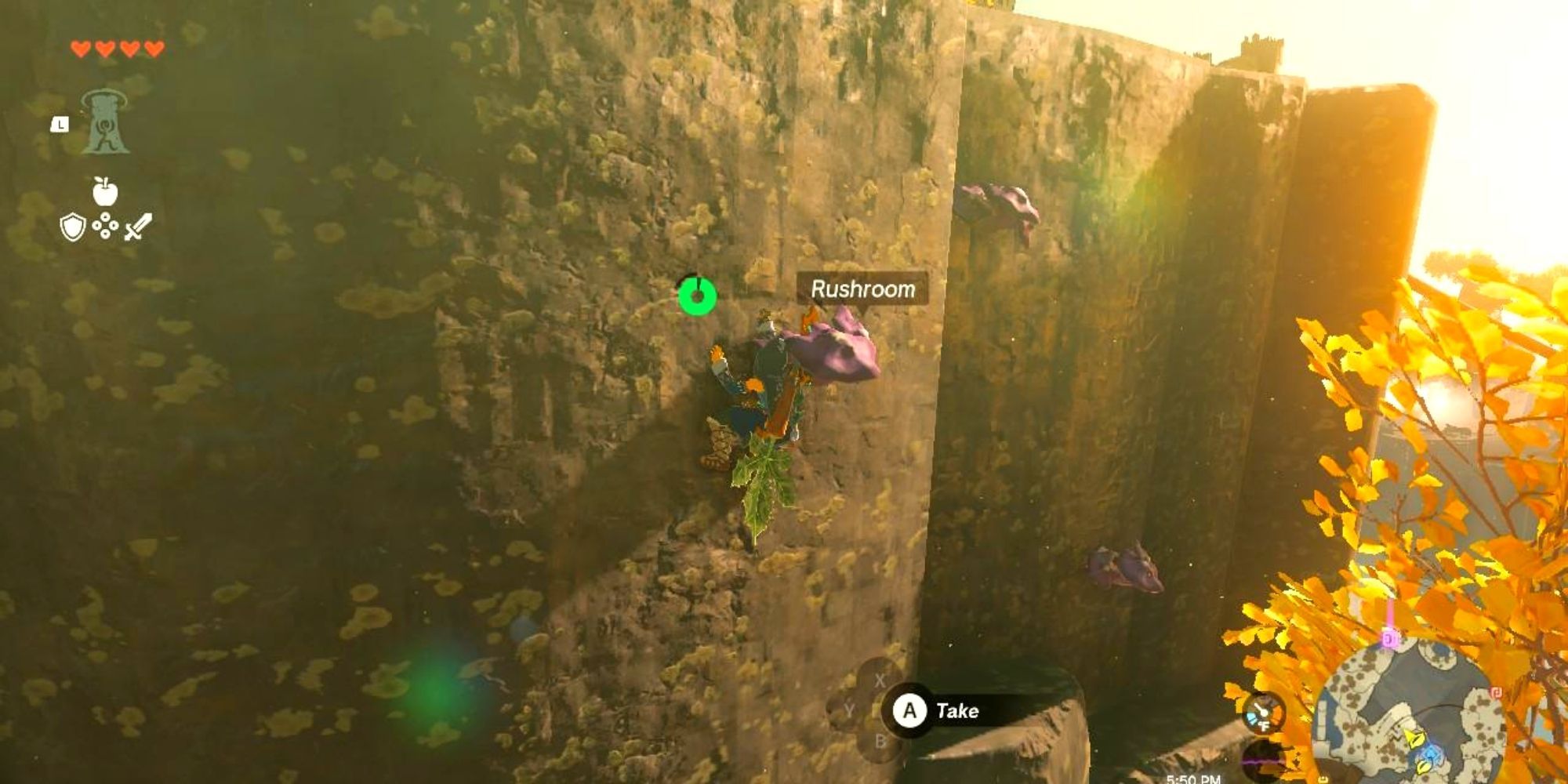Click the L shoulder button prompt

tap(60, 125)
